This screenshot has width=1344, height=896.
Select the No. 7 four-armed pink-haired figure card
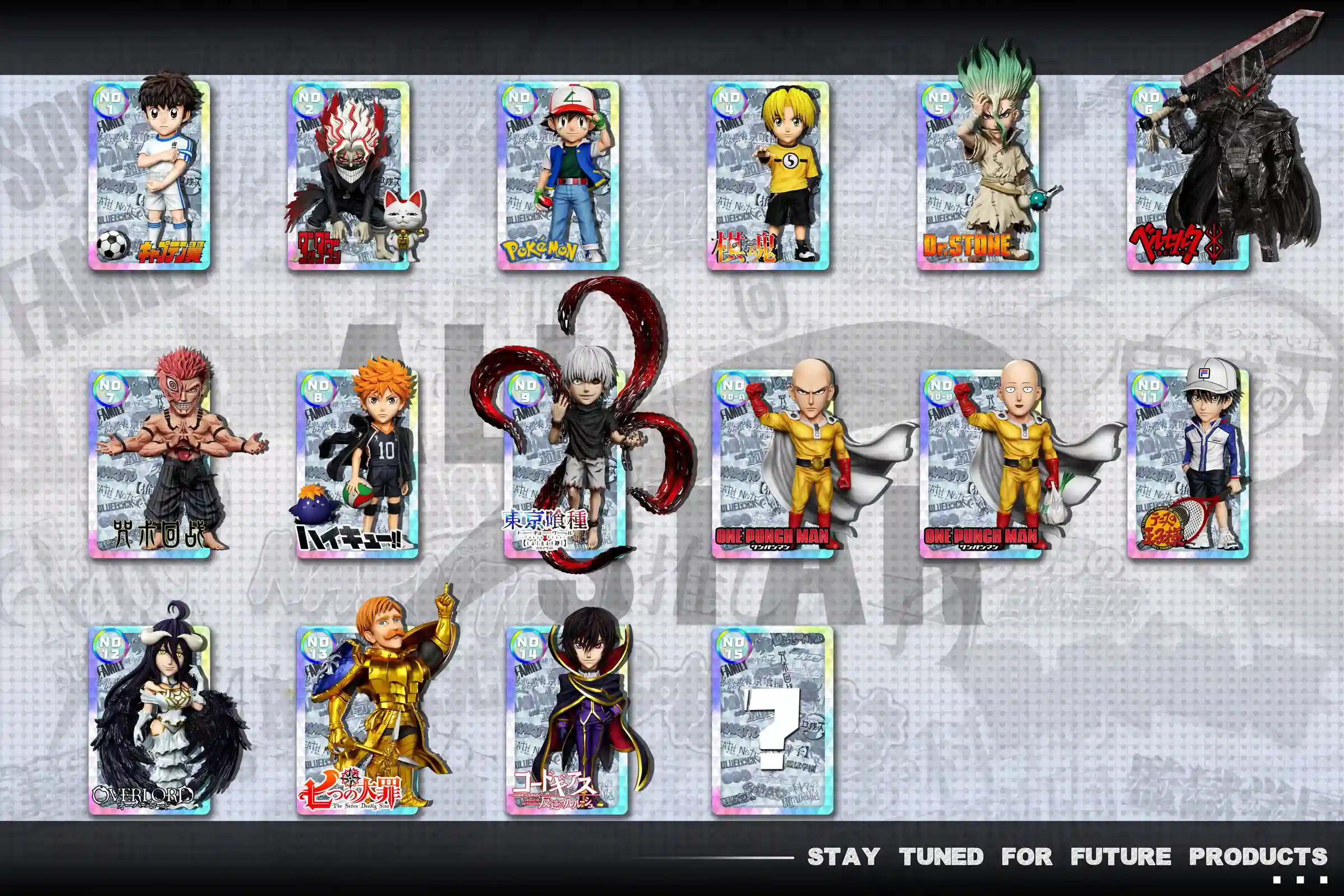[x=149, y=463]
